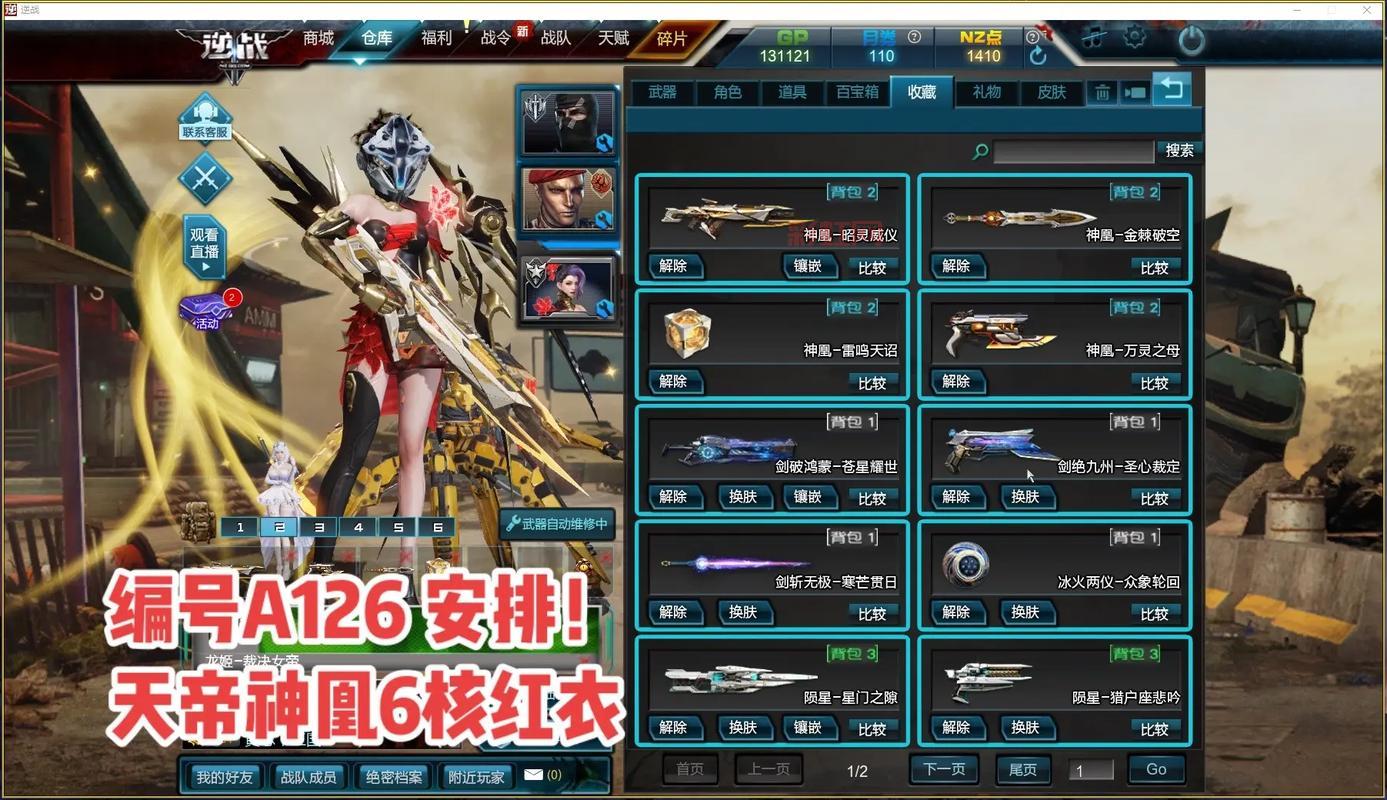Screen dimensions: 1387x800
Task: Open the 商城 menu
Action: (317, 38)
